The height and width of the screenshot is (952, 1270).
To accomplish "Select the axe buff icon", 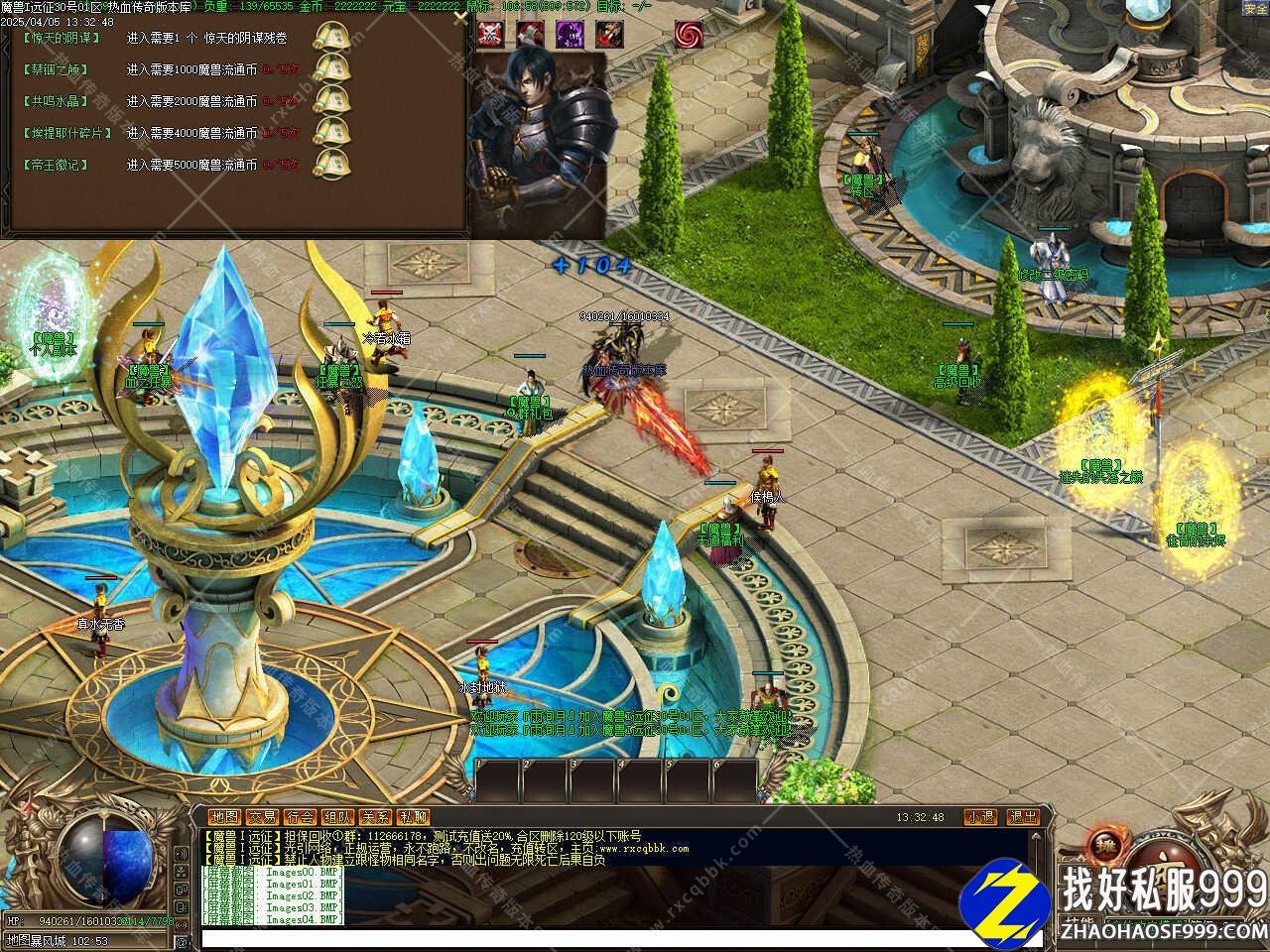I will click(530, 34).
